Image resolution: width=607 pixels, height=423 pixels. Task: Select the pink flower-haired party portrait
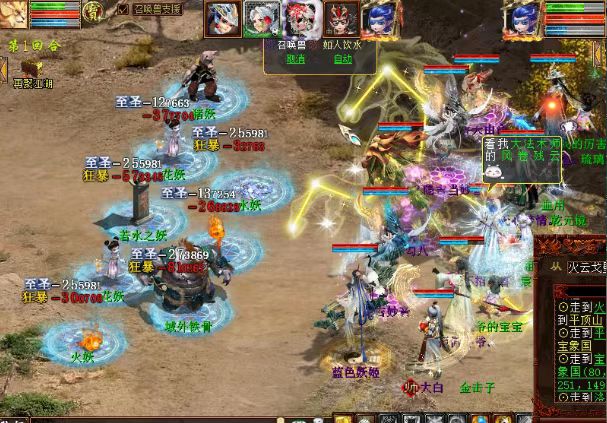point(301,18)
